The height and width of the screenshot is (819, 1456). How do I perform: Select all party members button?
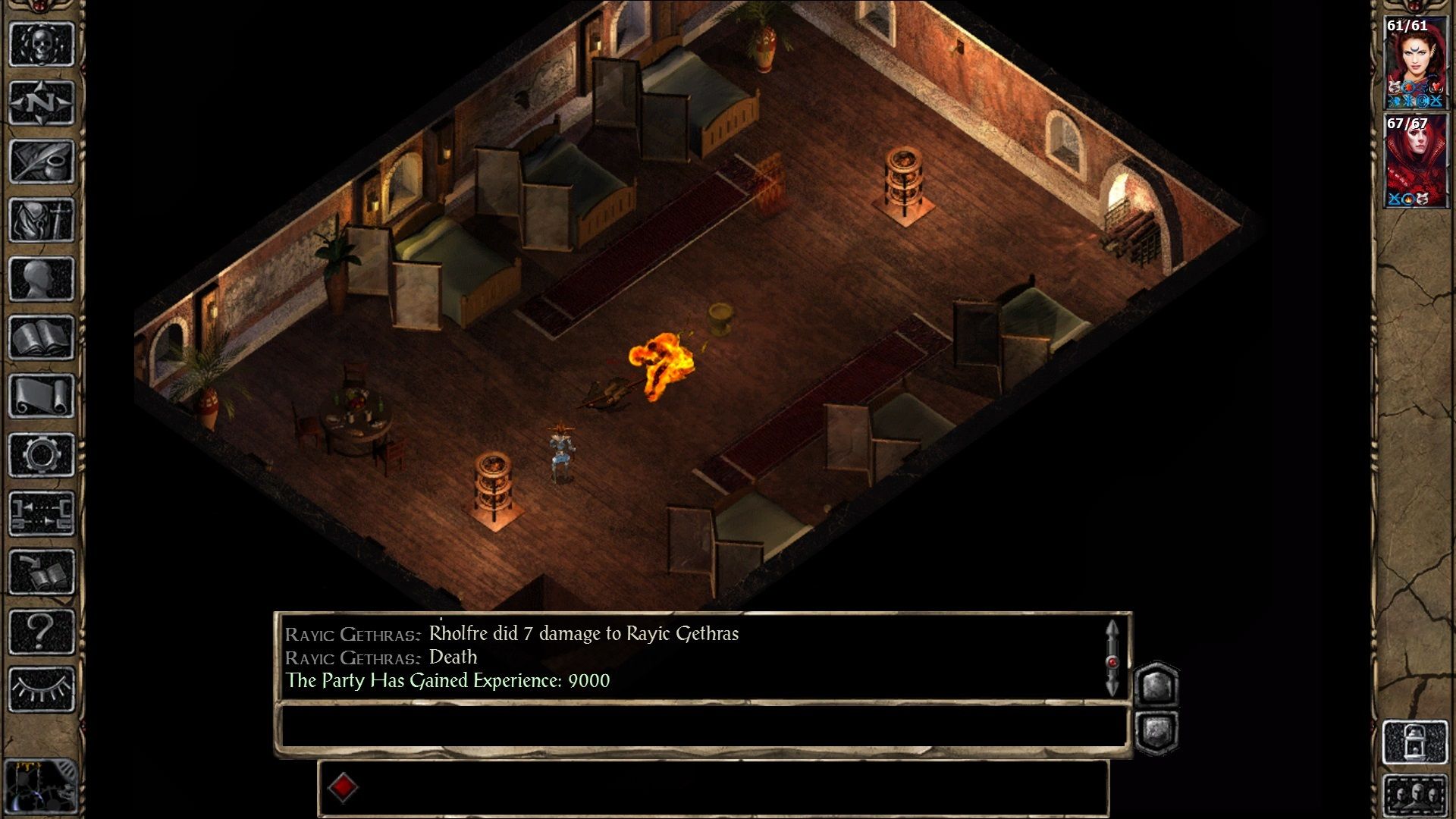tap(1415, 796)
